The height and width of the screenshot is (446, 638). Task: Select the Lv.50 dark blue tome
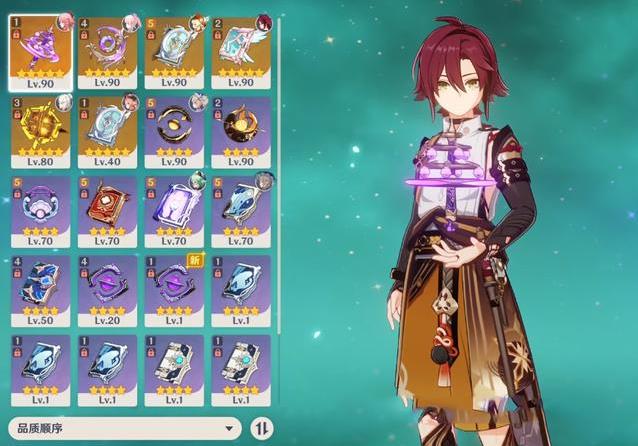click(x=39, y=292)
